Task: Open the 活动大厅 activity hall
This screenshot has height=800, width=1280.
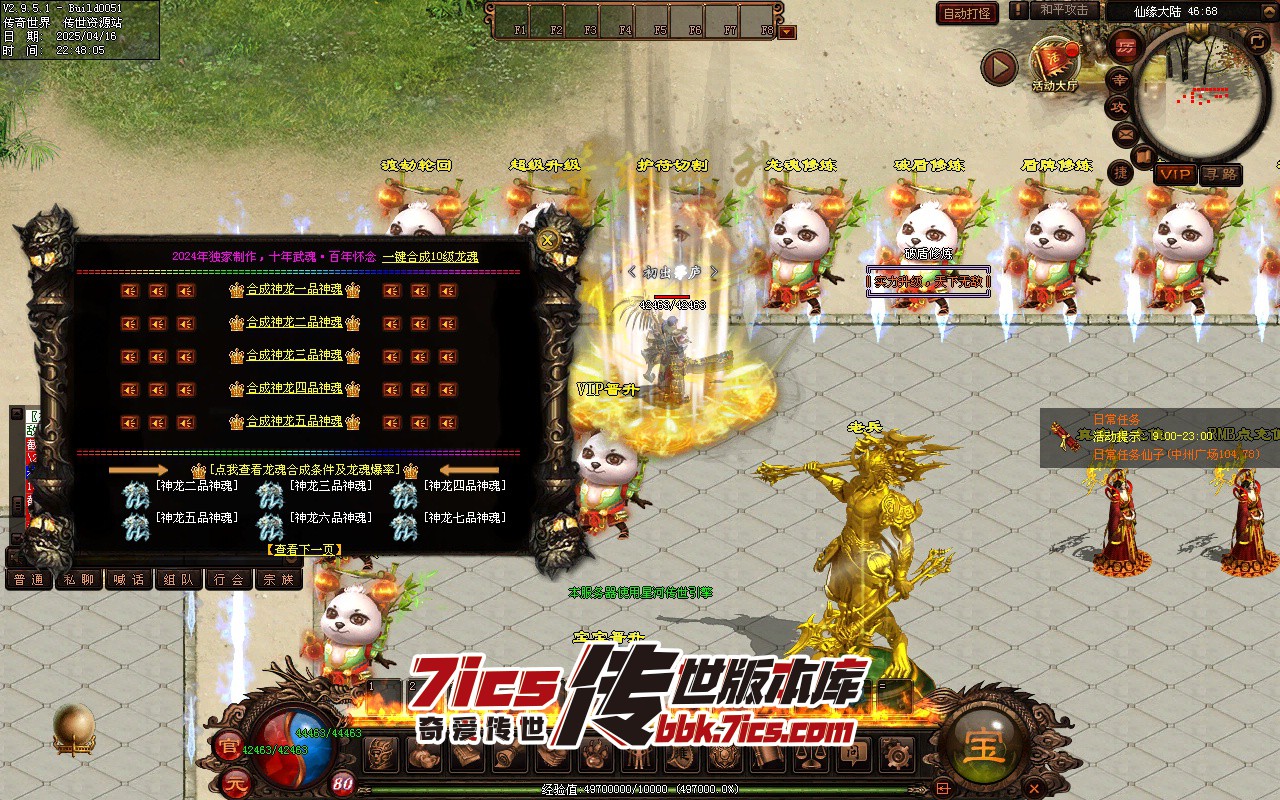Action: [1055, 66]
